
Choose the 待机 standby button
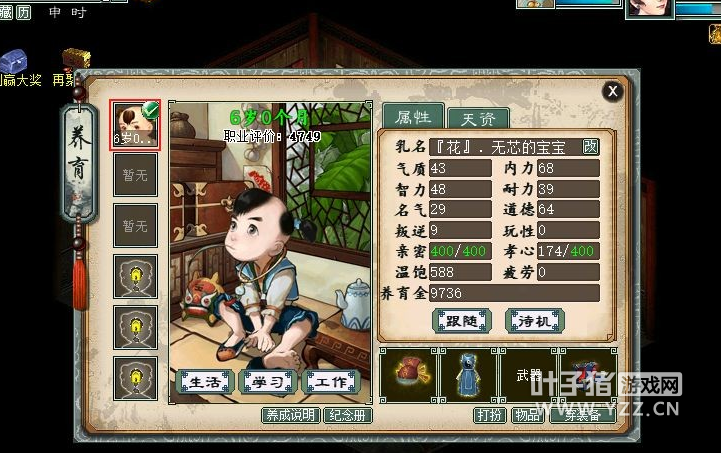coord(536,320)
